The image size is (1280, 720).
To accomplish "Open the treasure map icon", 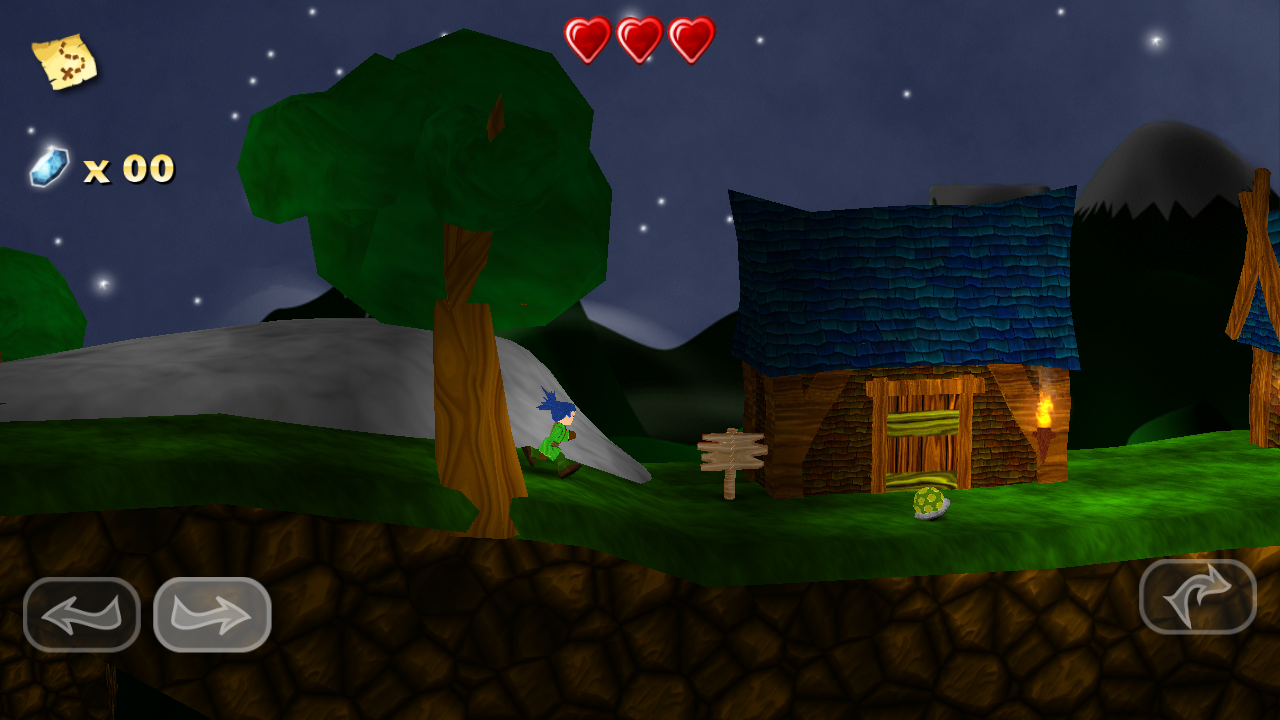I will pos(64,61).
